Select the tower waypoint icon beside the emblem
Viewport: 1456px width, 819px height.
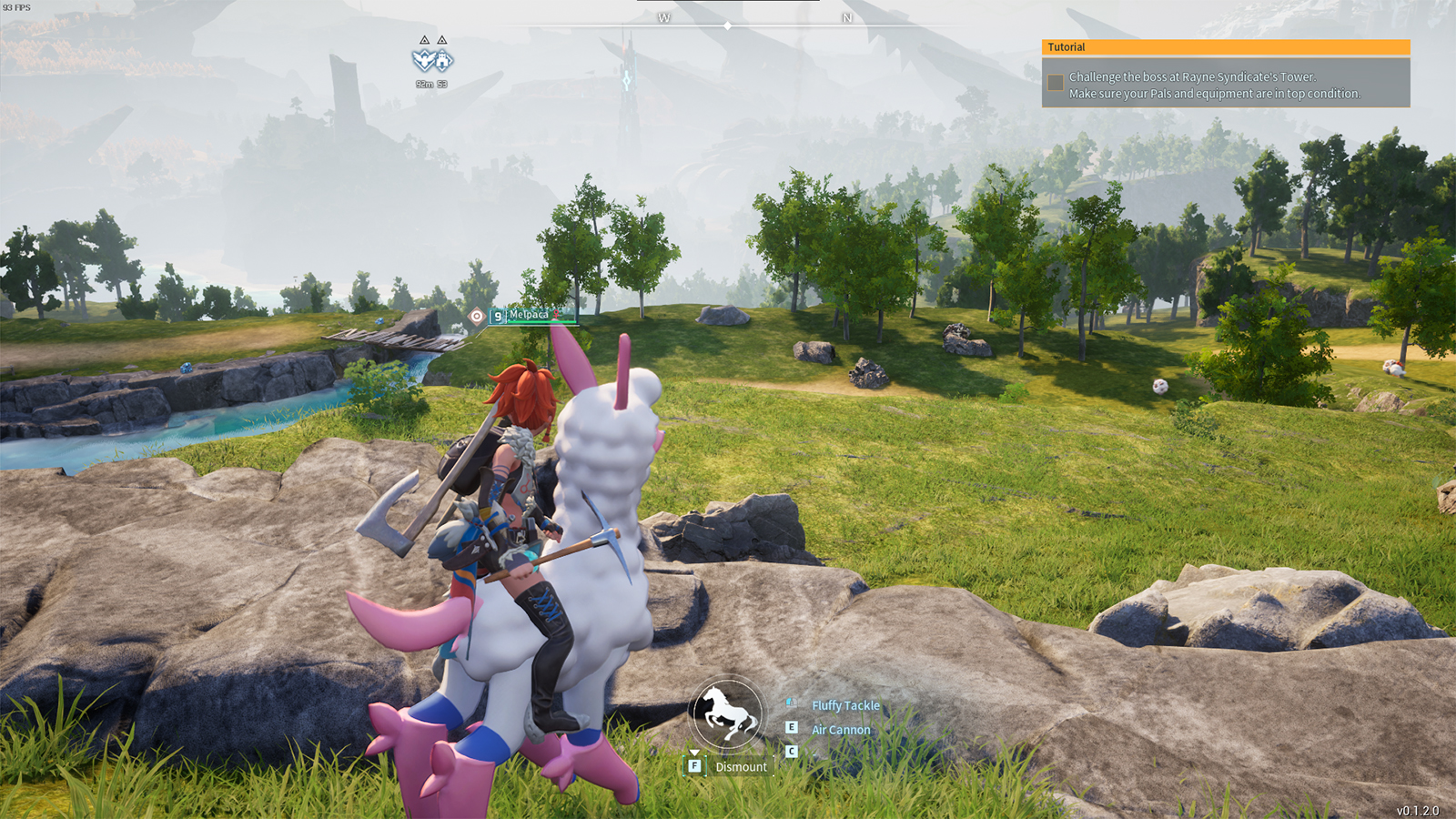pos(442,60)
